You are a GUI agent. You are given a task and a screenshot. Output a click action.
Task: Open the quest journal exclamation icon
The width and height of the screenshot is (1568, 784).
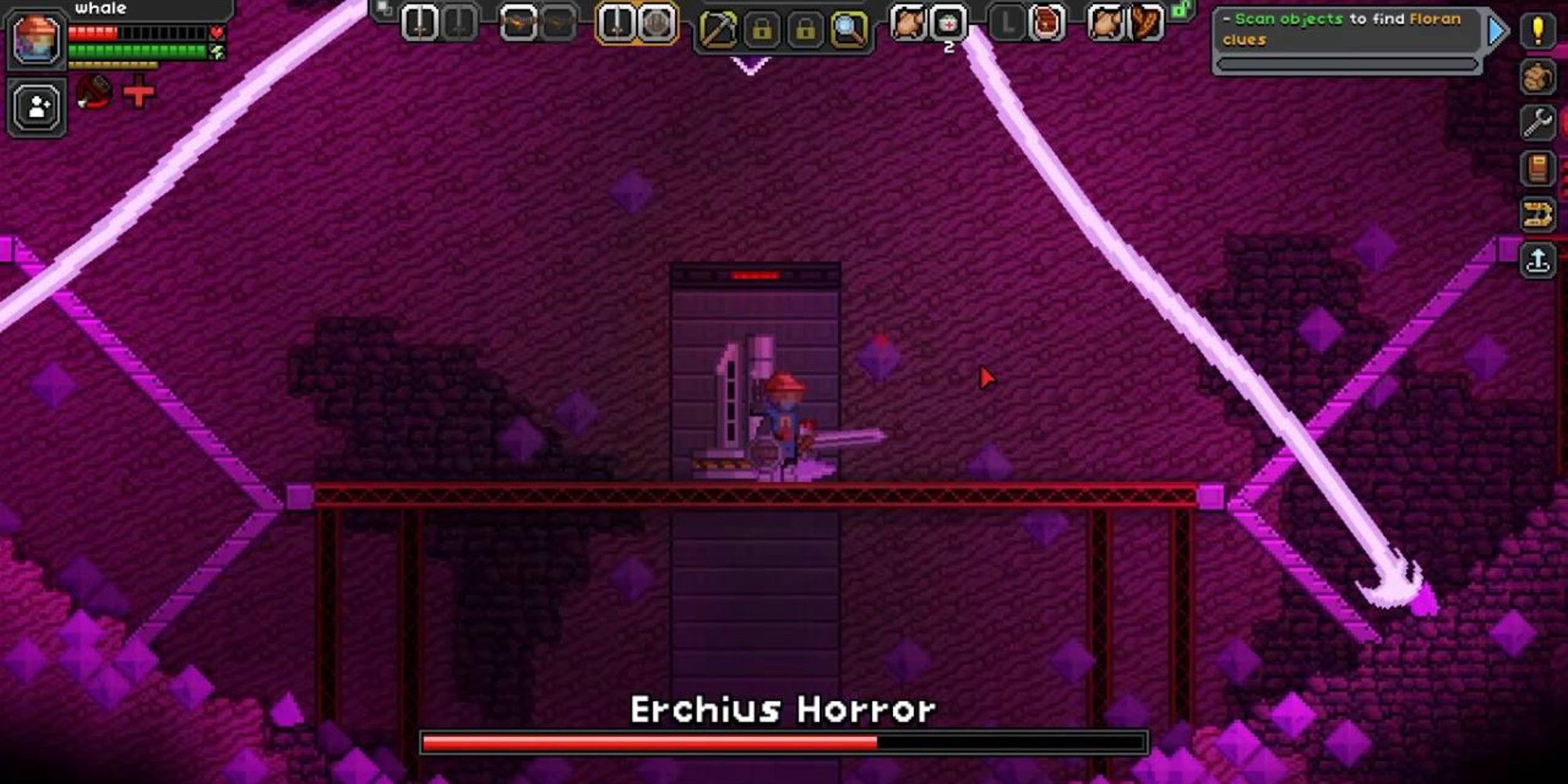[x=1537, y=30]
